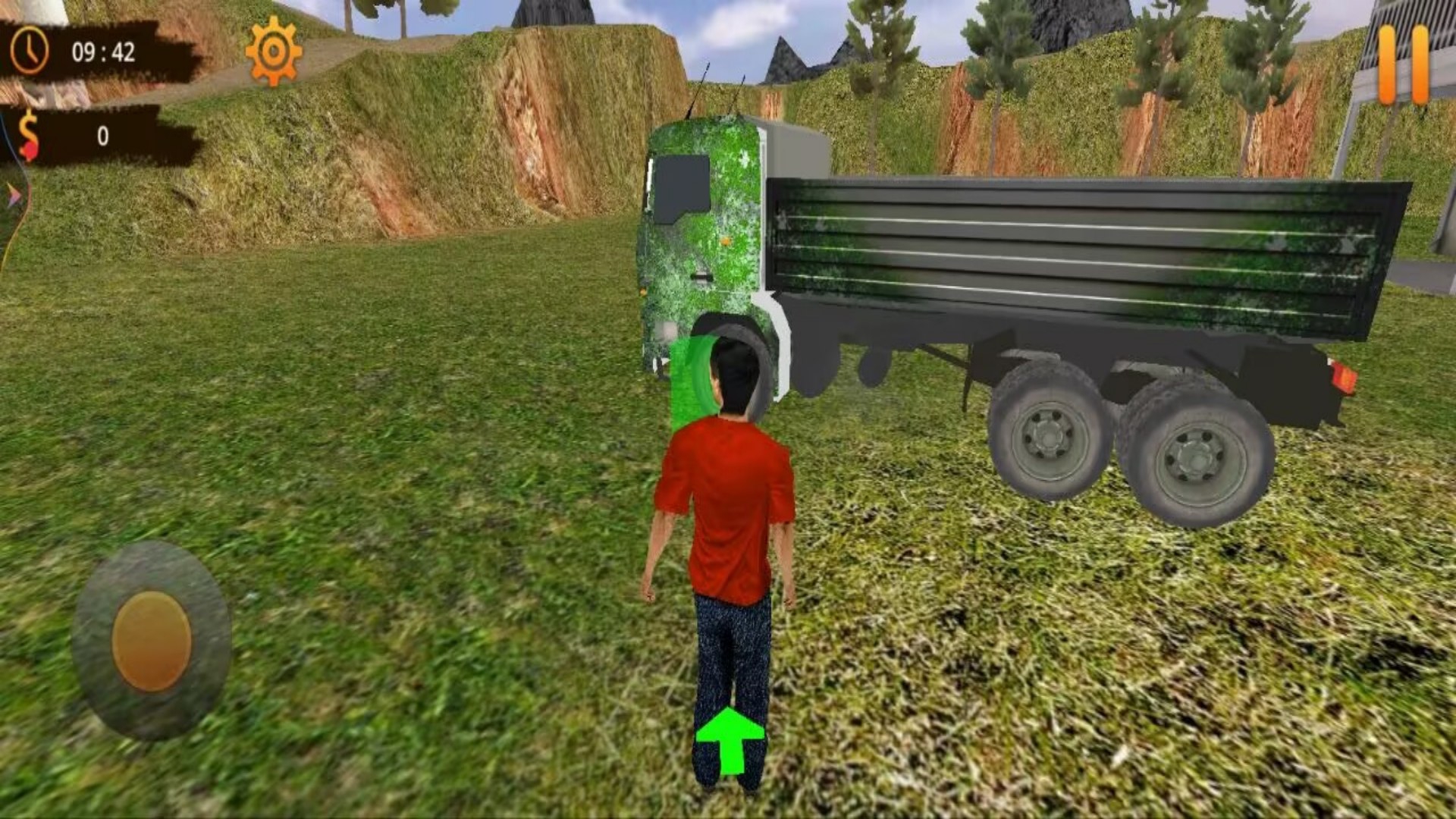Pause the game with the orange pause button
Screen dimensions: 1456x819
1403,65
